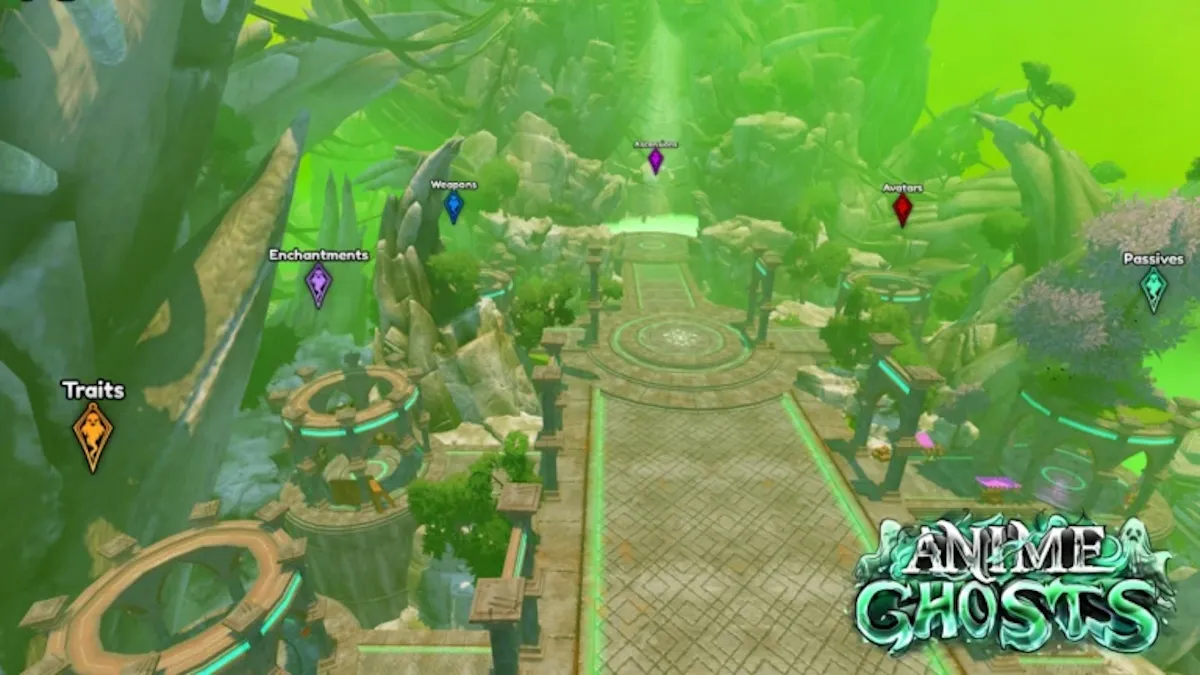
Task: Open the teal Passives marker
Action: click(x=1154, y=289)
